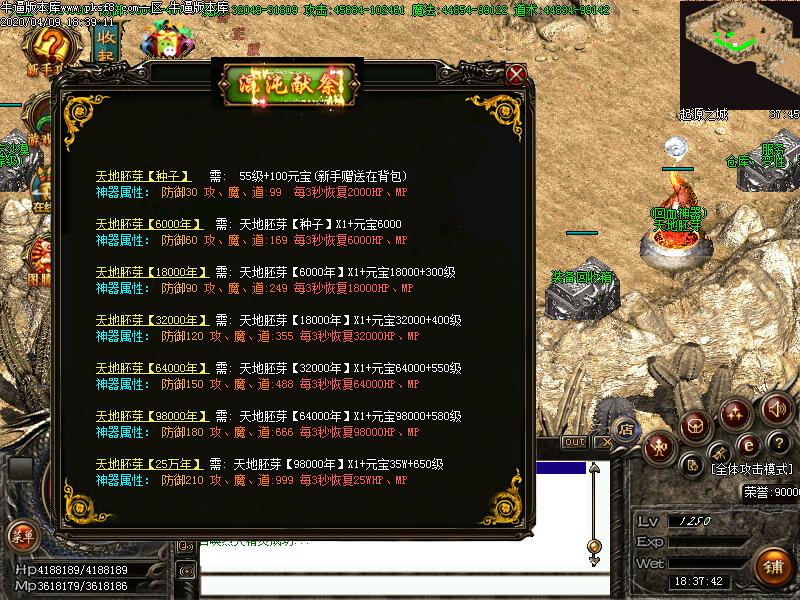Click the round 'e' icon button
This screenshot has height=600, width=800.
(x=746, y=444)
